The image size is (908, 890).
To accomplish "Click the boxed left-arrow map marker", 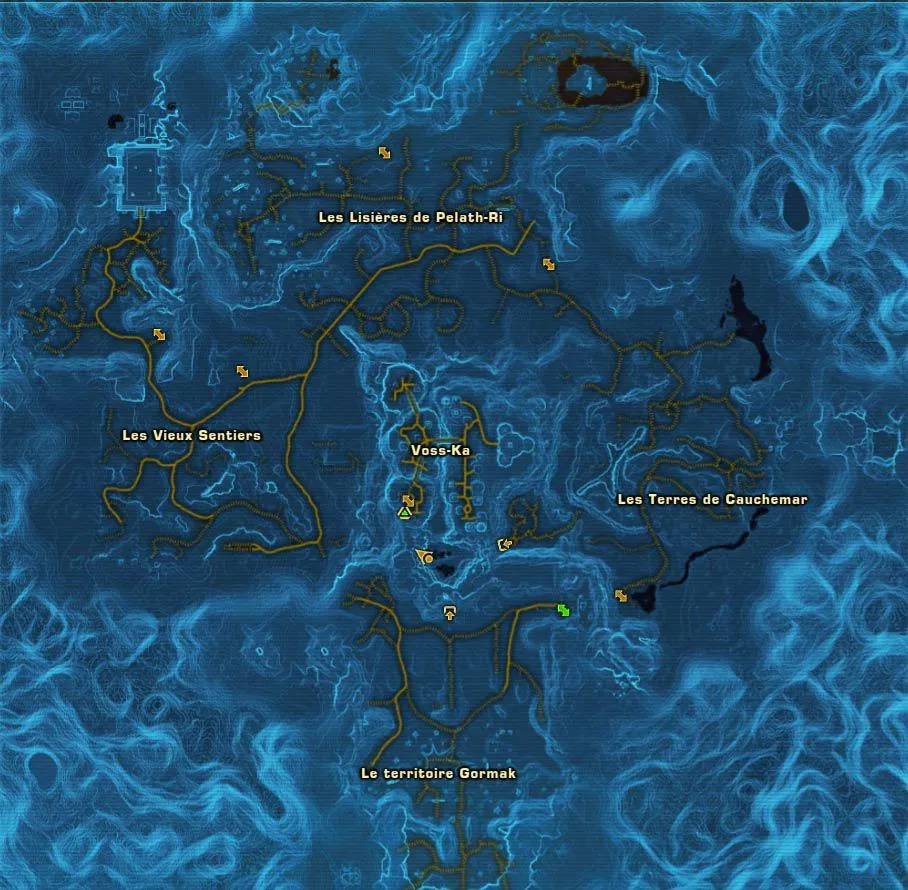I will click(x=505, y=544).
